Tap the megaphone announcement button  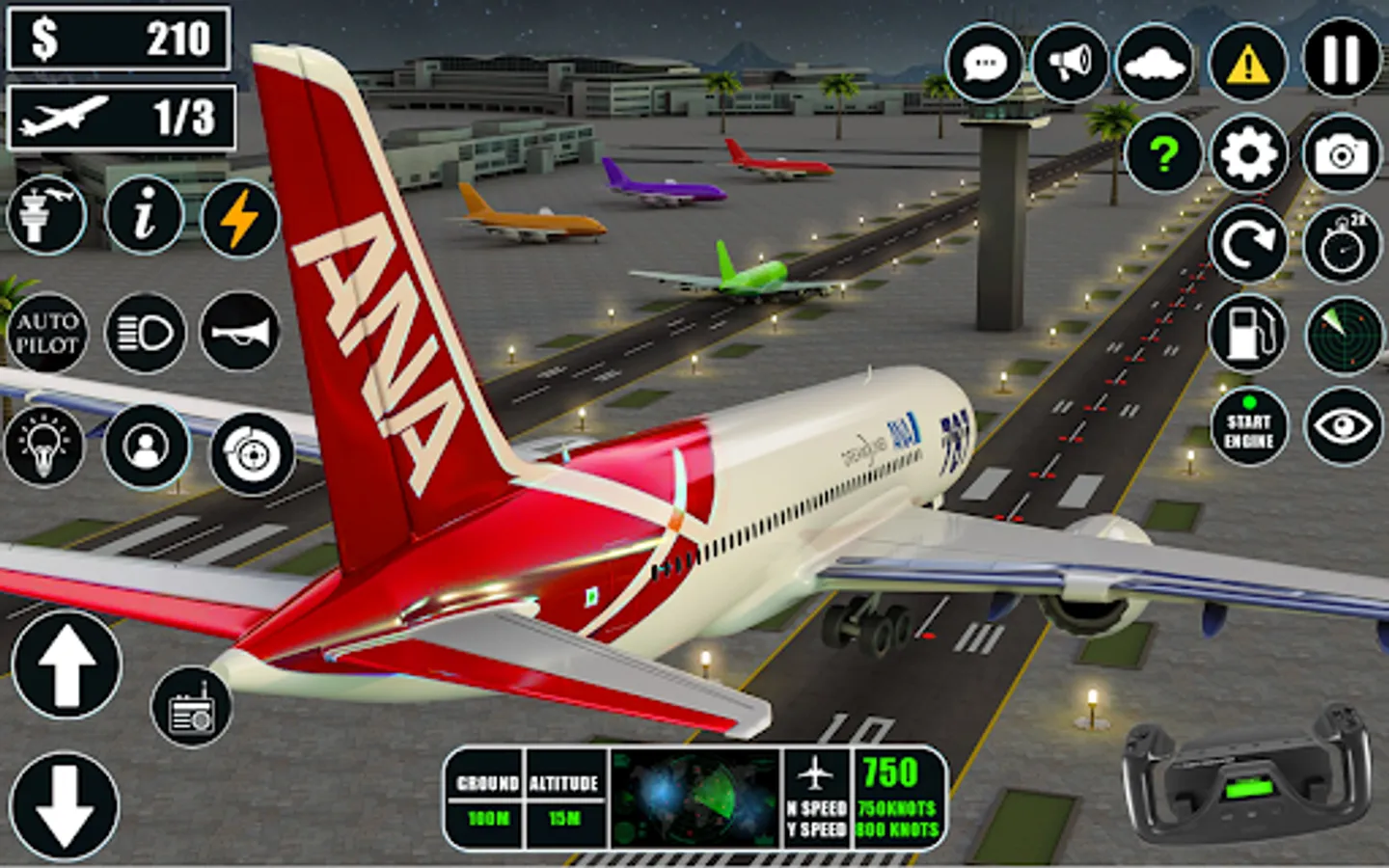[x=1069, y=64]
